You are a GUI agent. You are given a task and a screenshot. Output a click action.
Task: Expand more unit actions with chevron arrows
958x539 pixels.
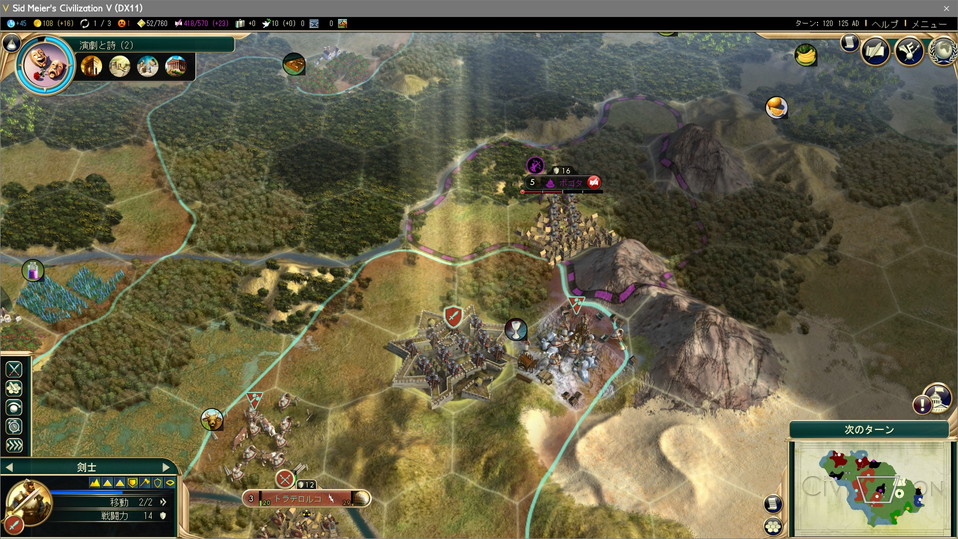pos(14,445)
